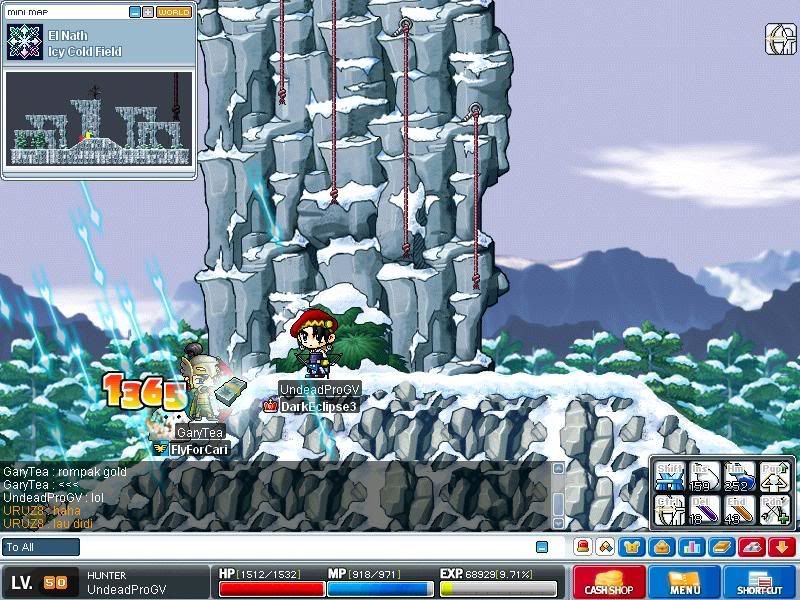Activate the Shift-key skill slot
The width and height of the screenshot is (800, 600).
click(670, 476)
